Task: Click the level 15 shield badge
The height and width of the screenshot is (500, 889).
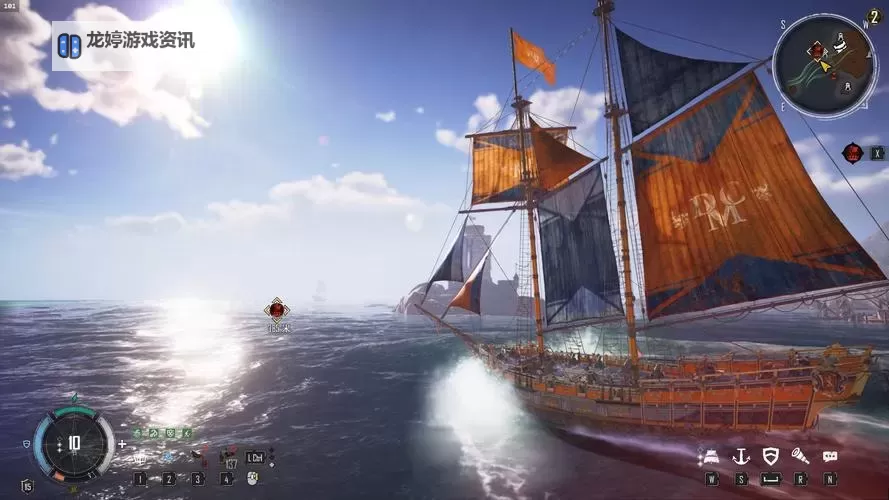Action: (27, 485)
